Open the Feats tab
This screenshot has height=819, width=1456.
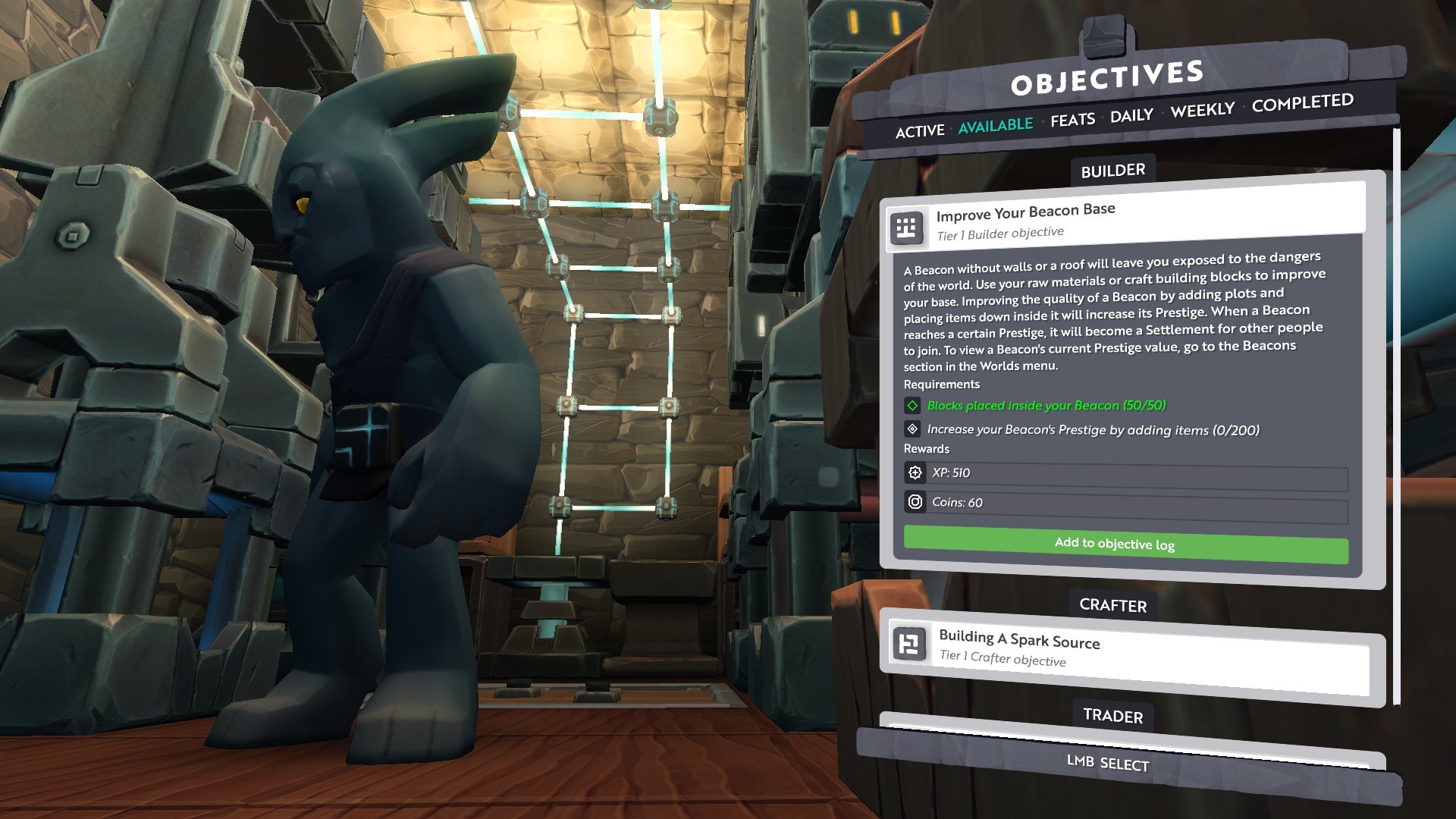point(1072,120)
